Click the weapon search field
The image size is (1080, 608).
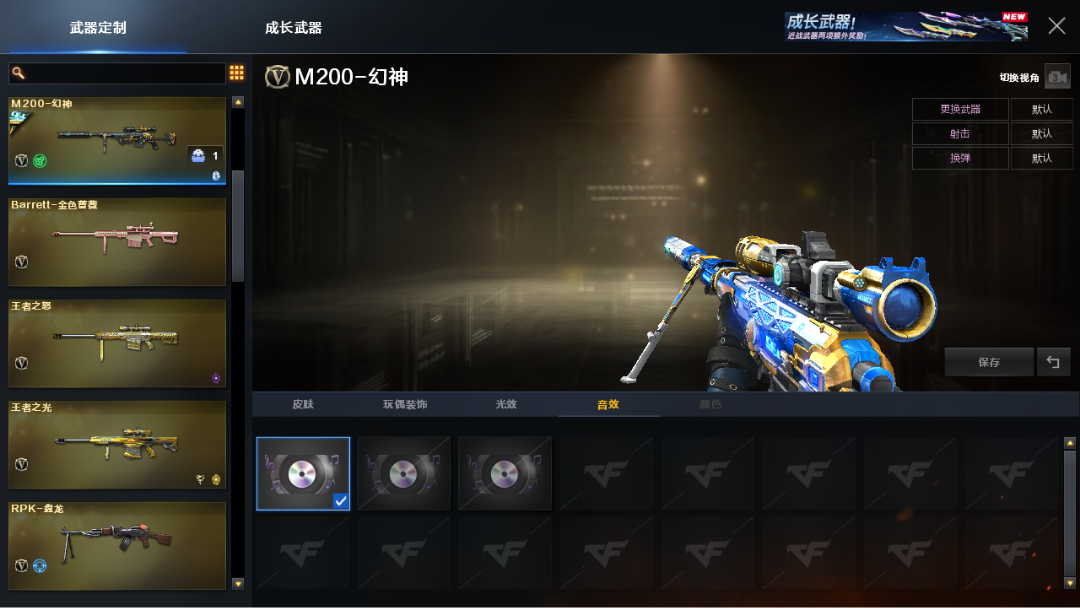(117, 73)
